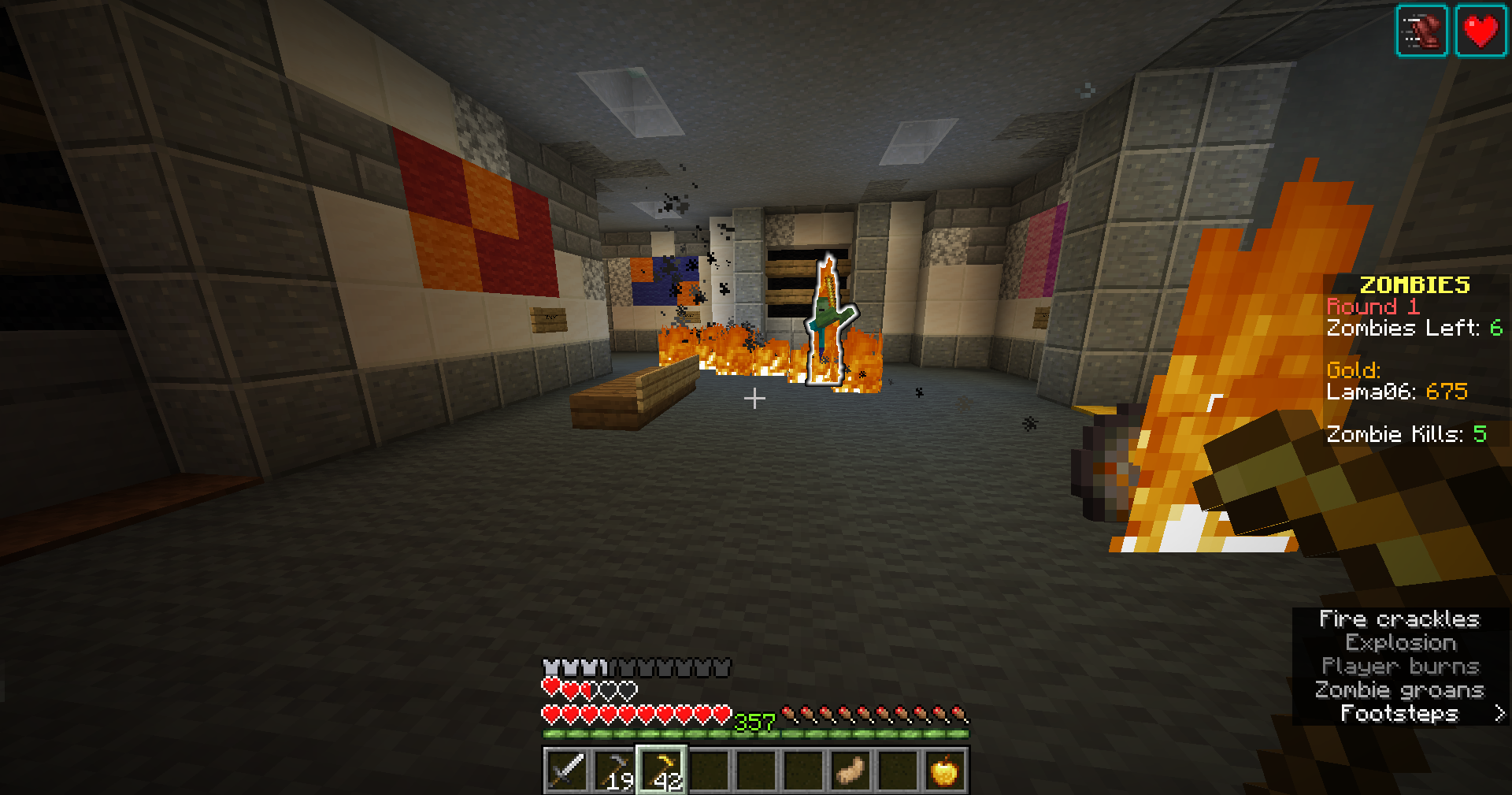
Task: Select the iron sword in the hotbar
Action: (x=565, y=771)
